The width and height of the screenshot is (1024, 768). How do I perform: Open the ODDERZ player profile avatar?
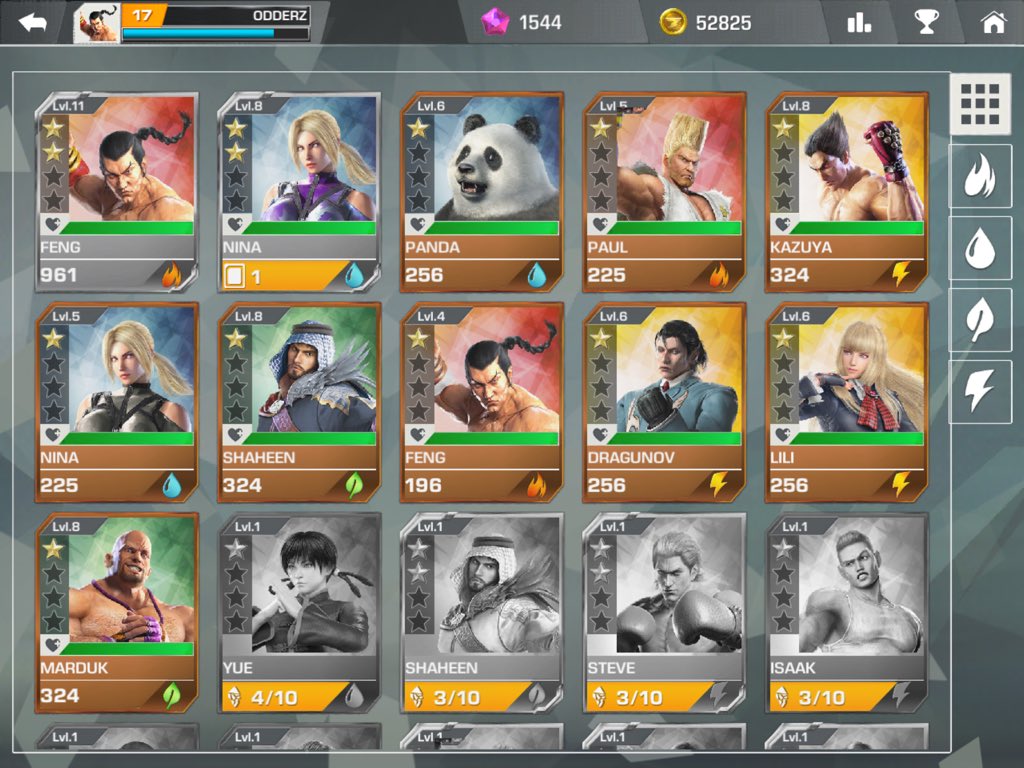click(x=97, y=24)
